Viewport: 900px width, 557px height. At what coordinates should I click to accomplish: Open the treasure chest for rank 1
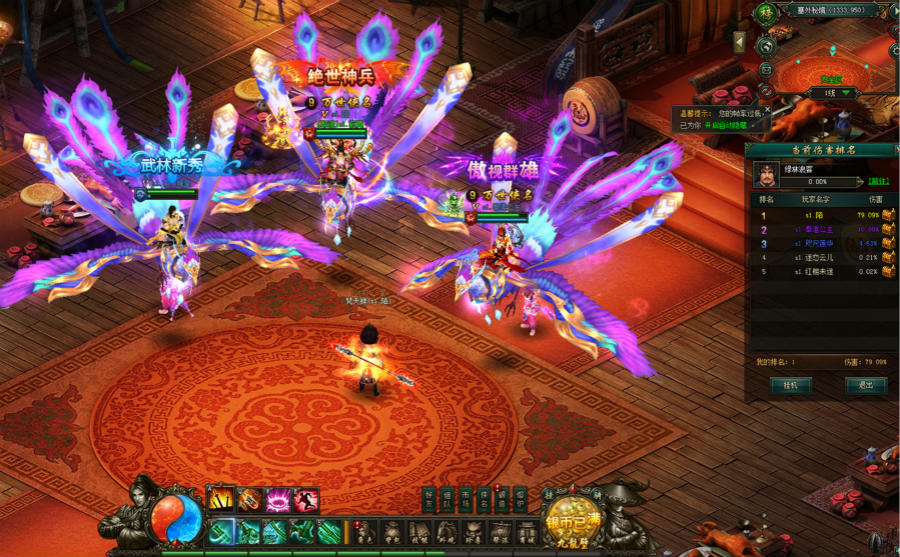click(888, 214)
